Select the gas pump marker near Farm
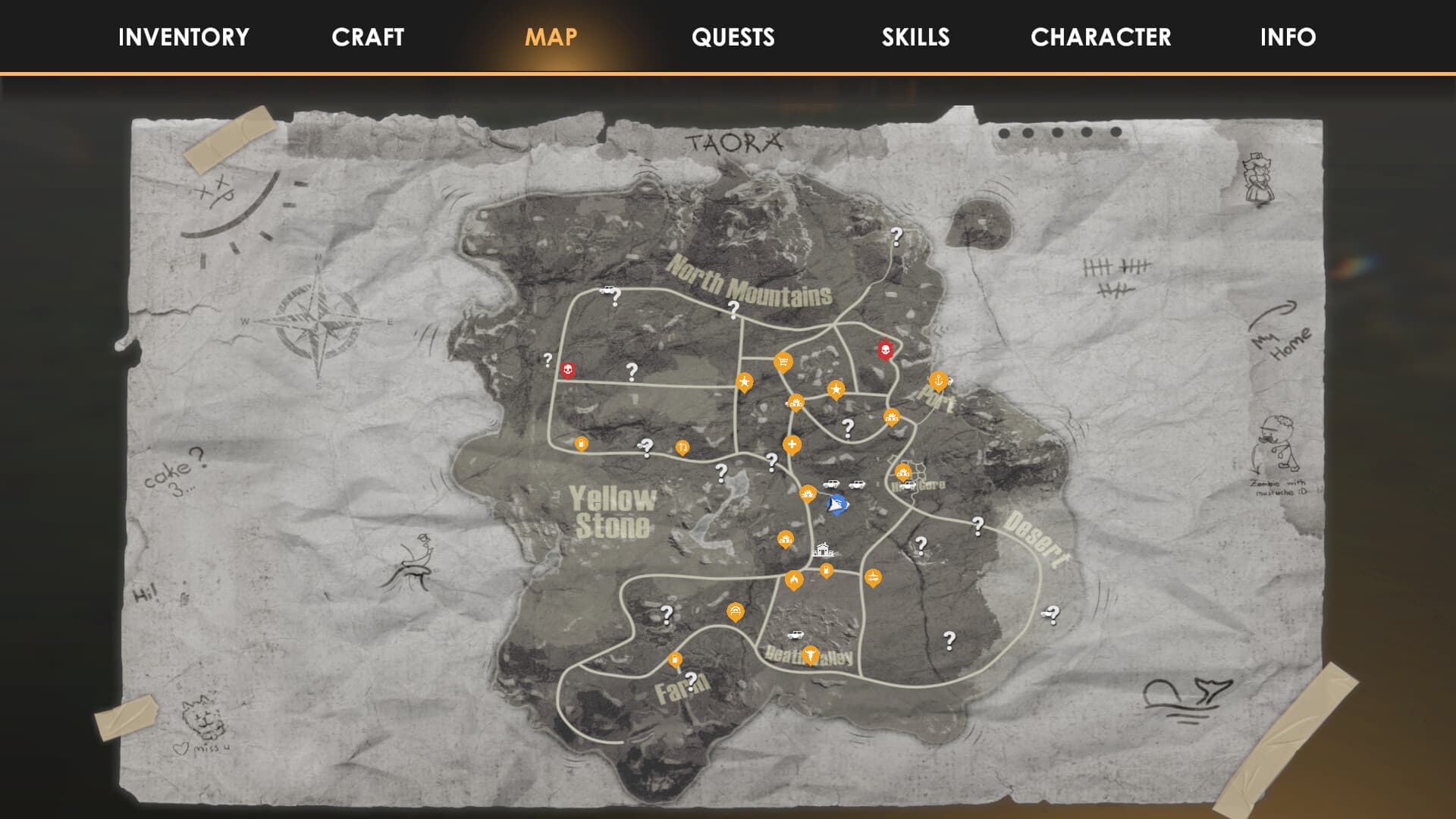Screen dimensions: 1456x819 click(x=675, y=658)
